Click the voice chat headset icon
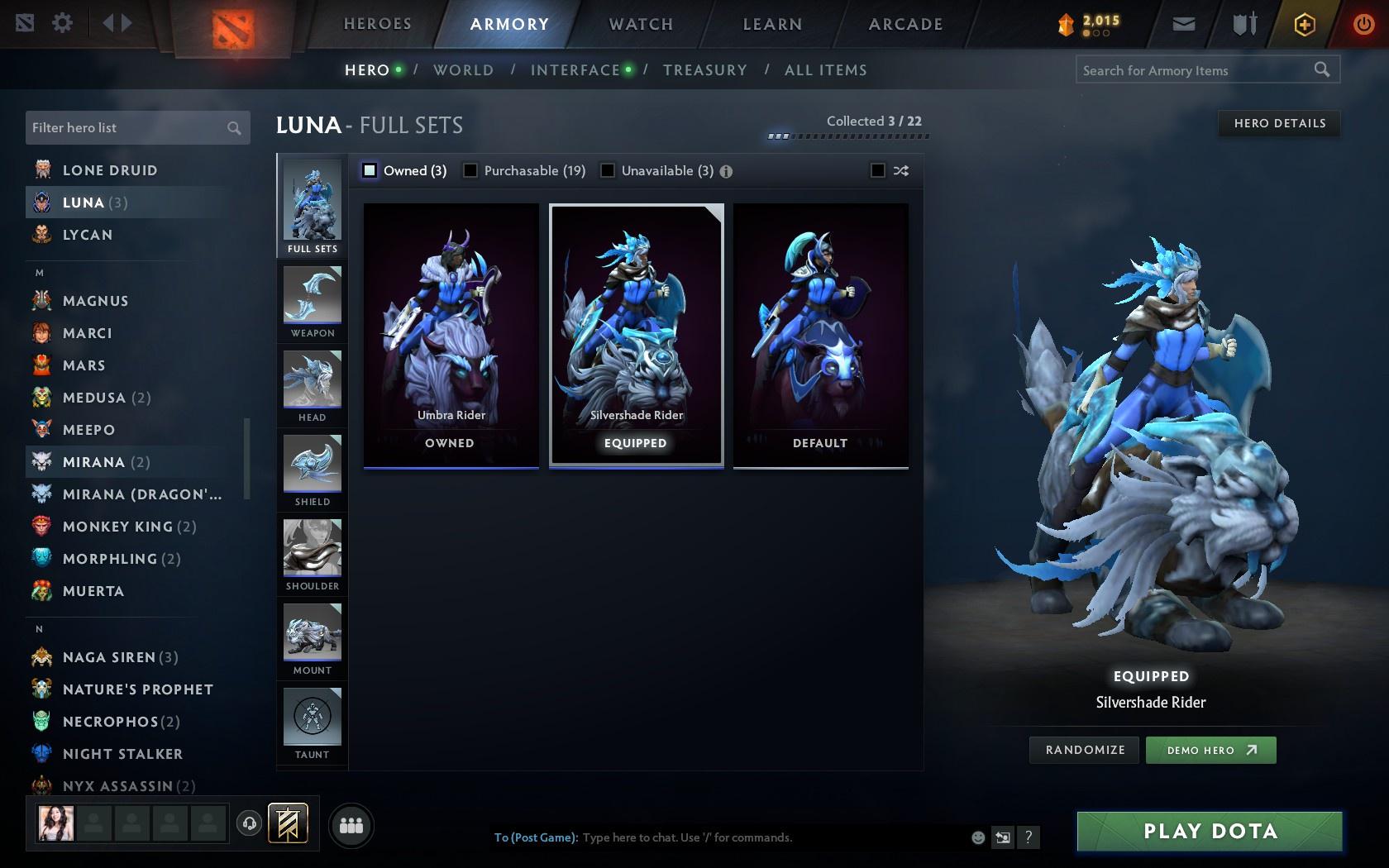This screenshot has height=868, width=1389. coord(249,824)
